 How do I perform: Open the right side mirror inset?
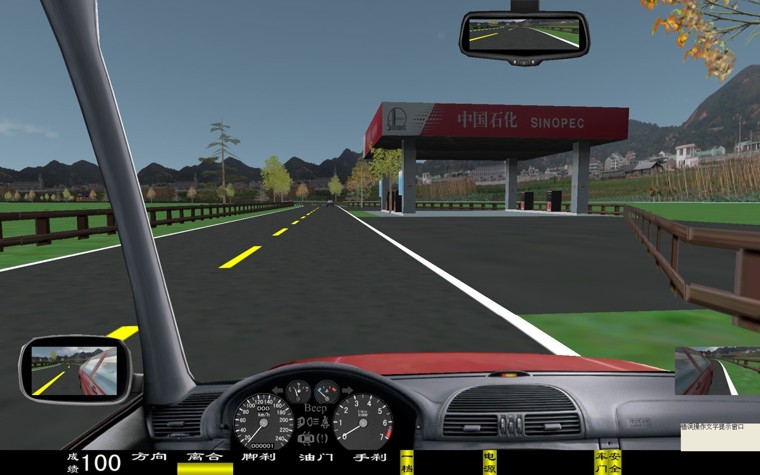pos(715,371)
